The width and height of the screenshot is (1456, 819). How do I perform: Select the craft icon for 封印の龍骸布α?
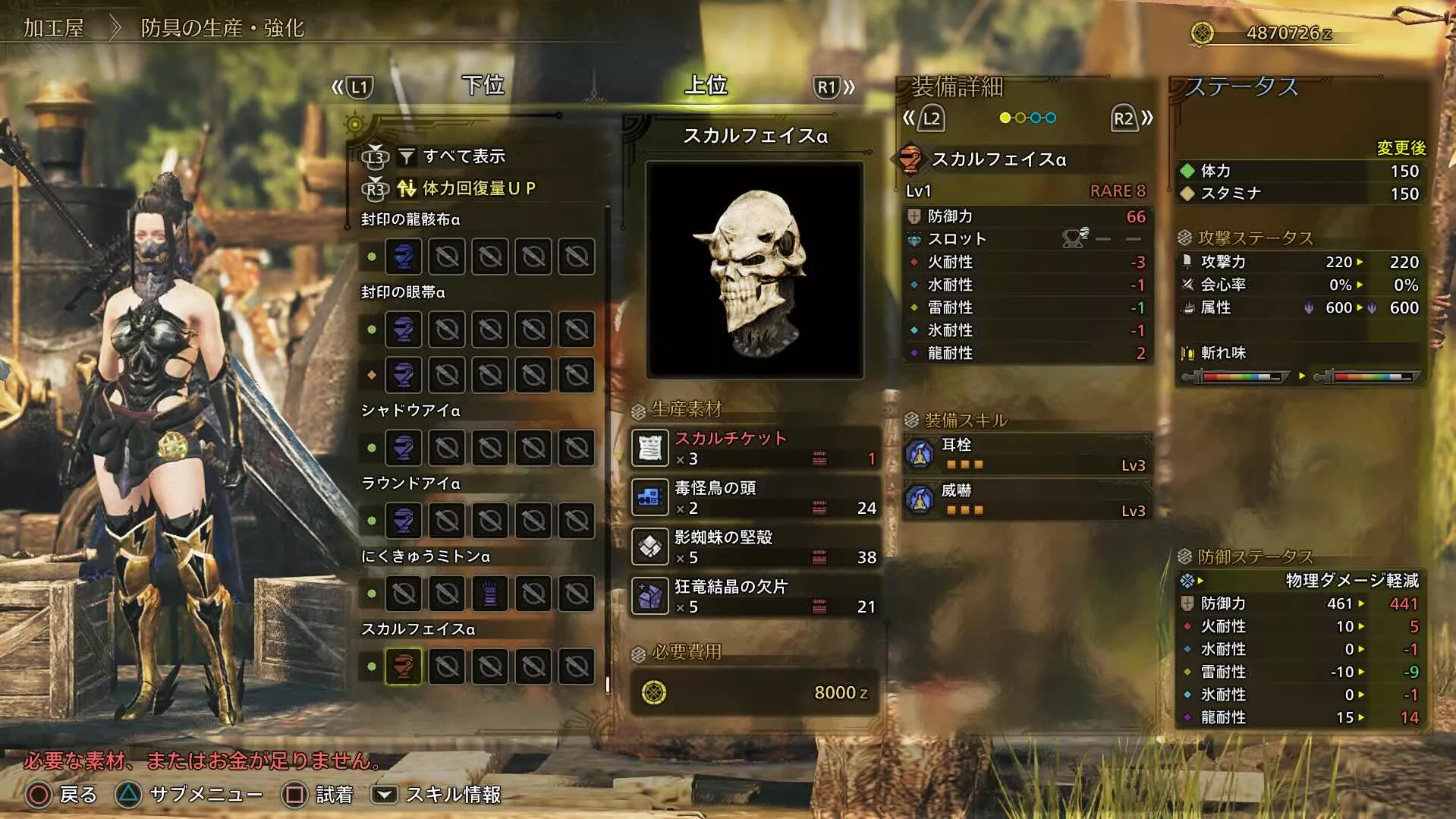pyautogui.click(x=403, y=257)
